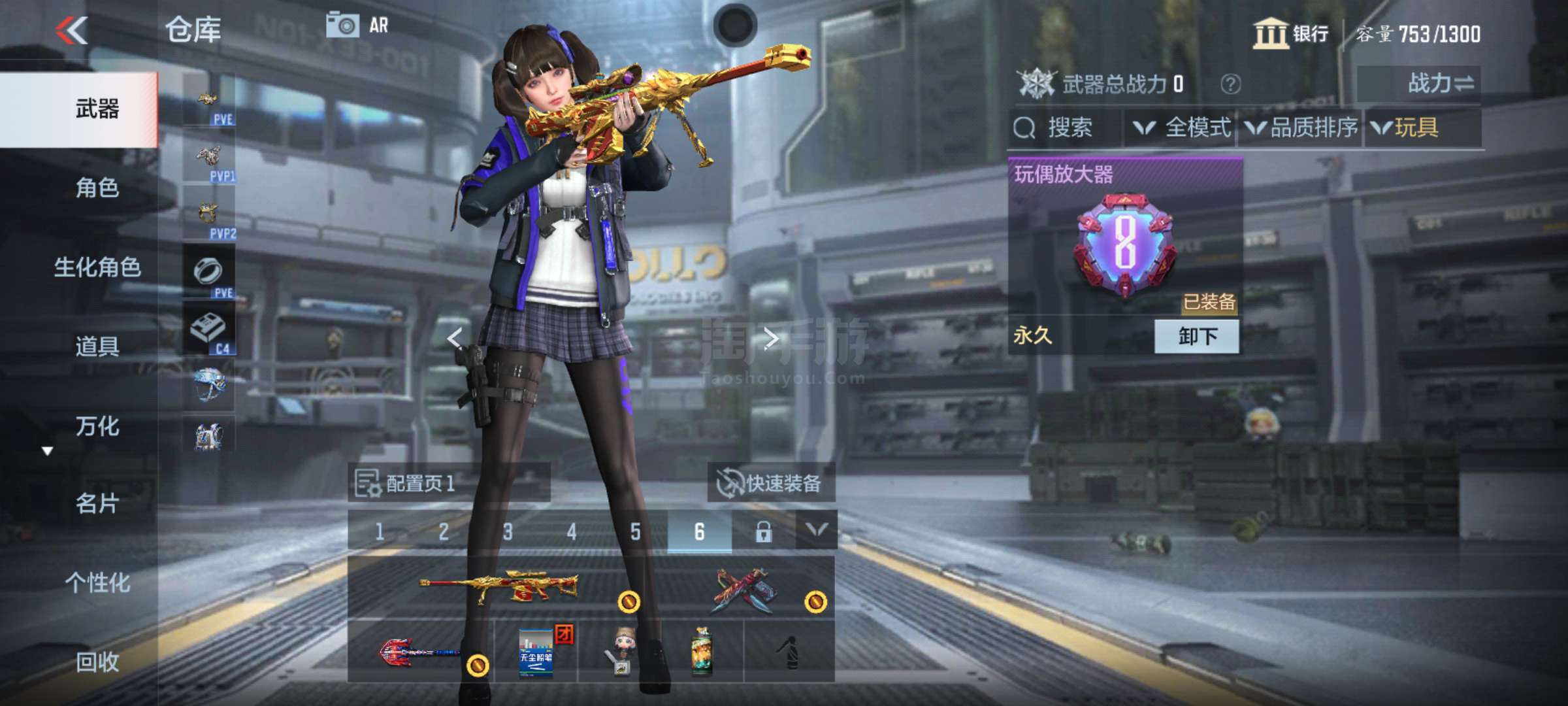This screenshot has height=706, width=1568.
Task: Activate the AR camera mode
Action: [x=357, y=26]
